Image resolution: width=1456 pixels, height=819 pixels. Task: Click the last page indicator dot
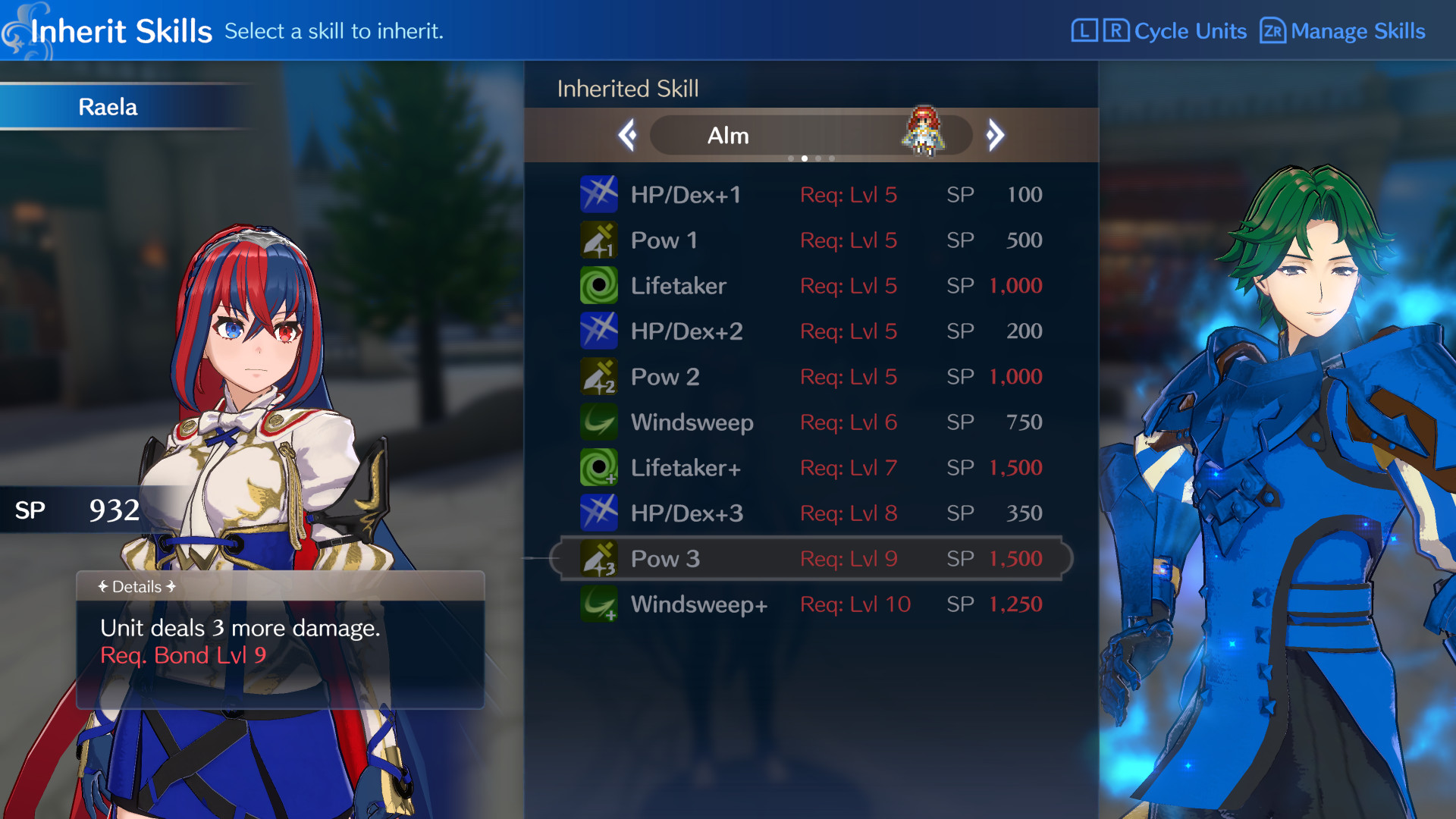pyautogui.click(x=832, y=158)
